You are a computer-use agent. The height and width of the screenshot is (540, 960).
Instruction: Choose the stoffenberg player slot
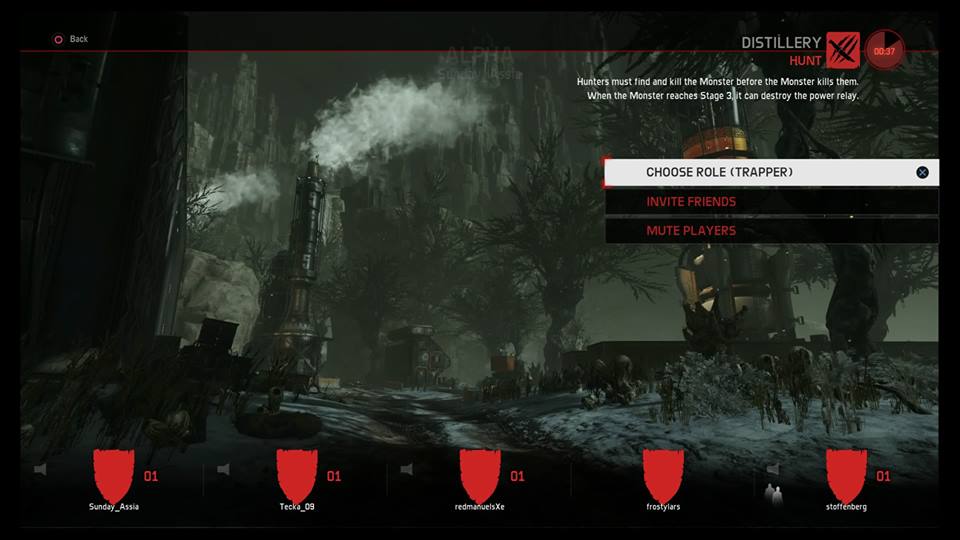click(x=846, y=477)
